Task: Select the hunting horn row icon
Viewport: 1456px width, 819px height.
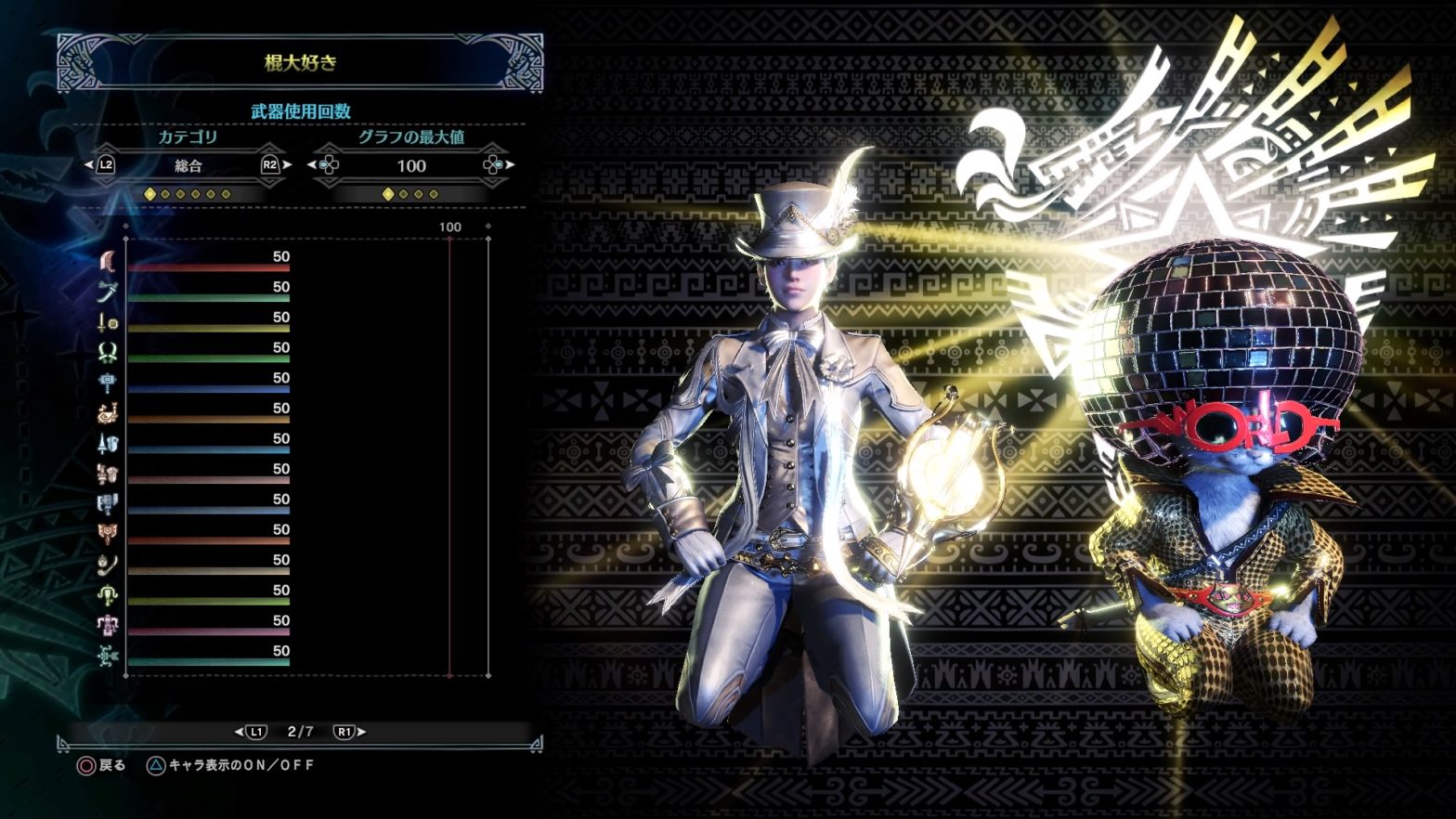Action: 108,413
